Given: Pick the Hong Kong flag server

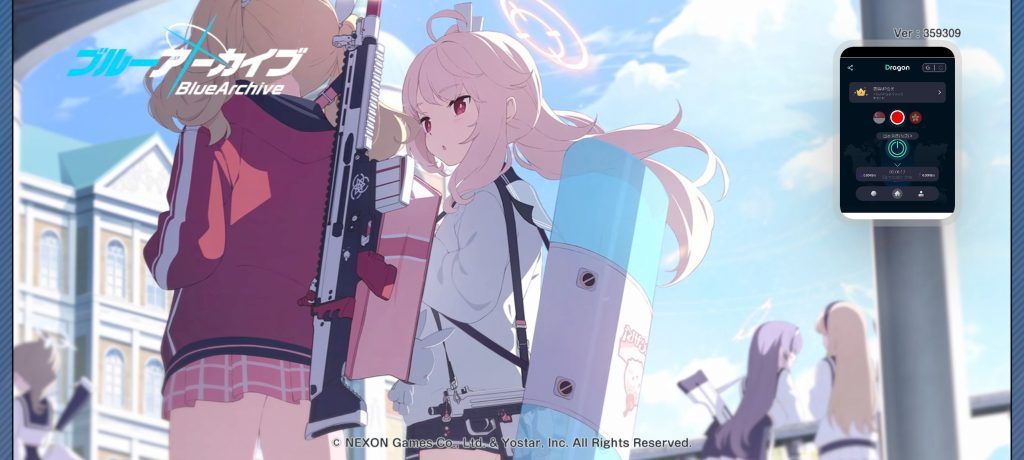Looking at the screenshot, I should (x=916, y=117).
